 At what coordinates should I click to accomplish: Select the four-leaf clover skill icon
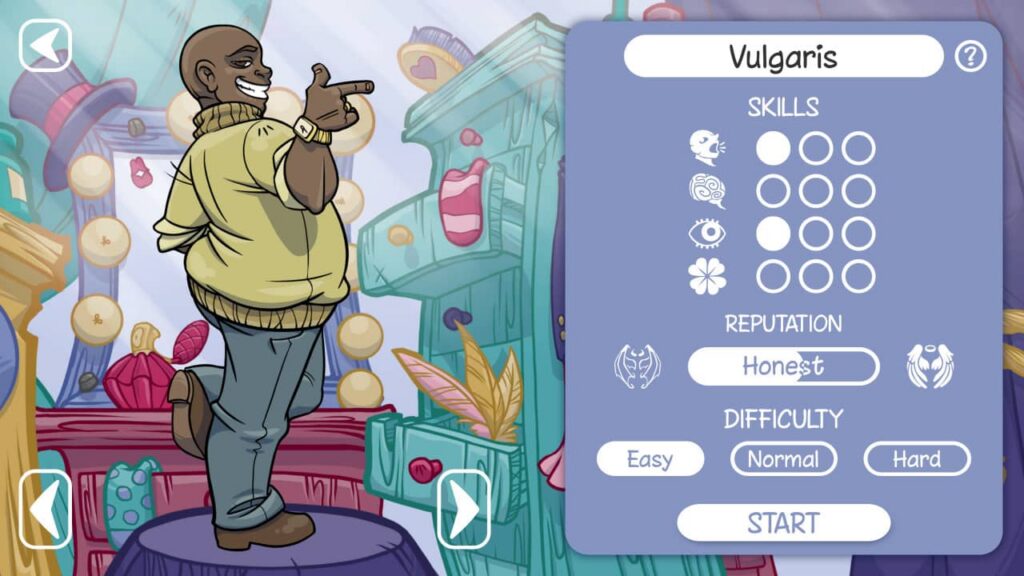tap(707, 276)
